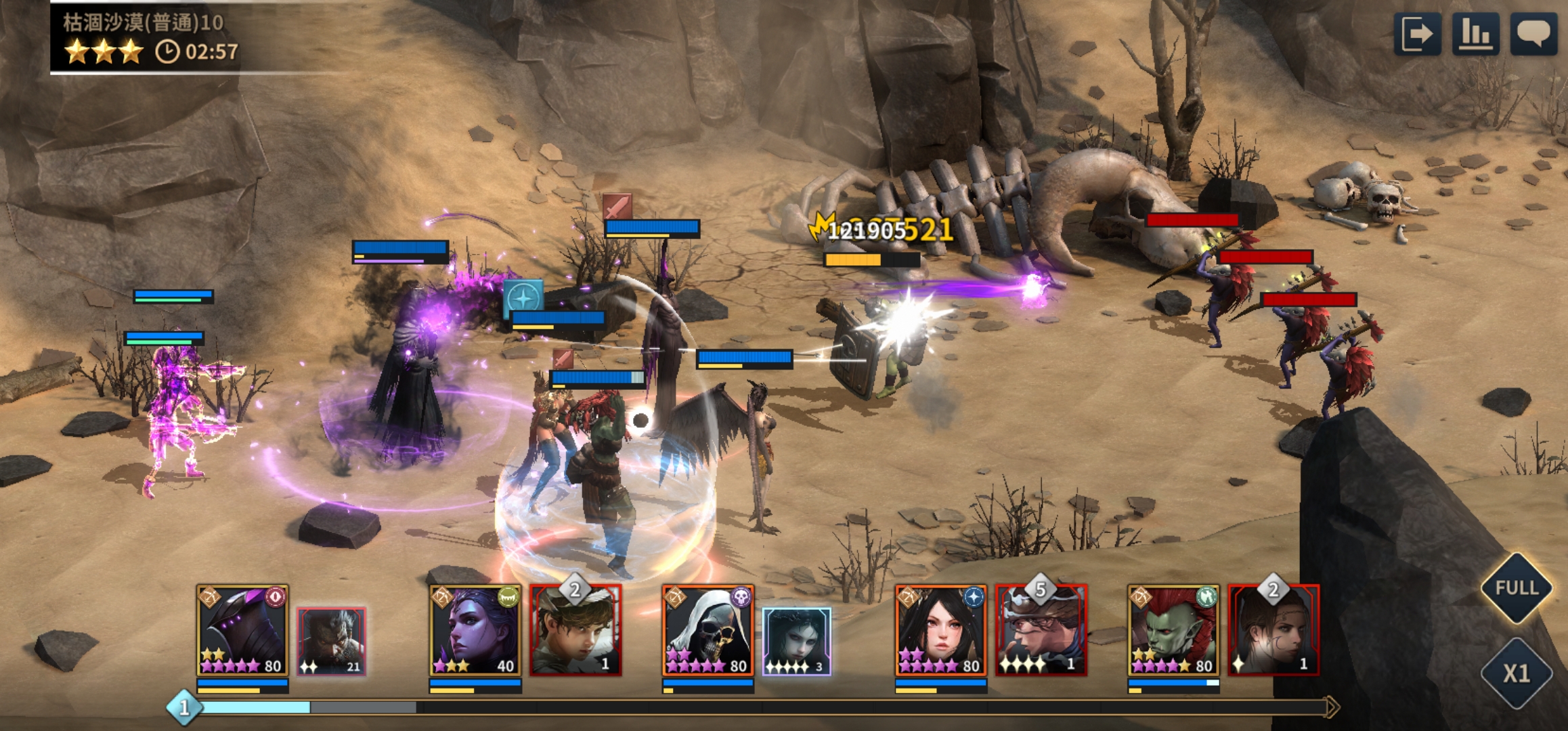
Task: Activate the pale ghostly woman card
Action: point(797,641)
